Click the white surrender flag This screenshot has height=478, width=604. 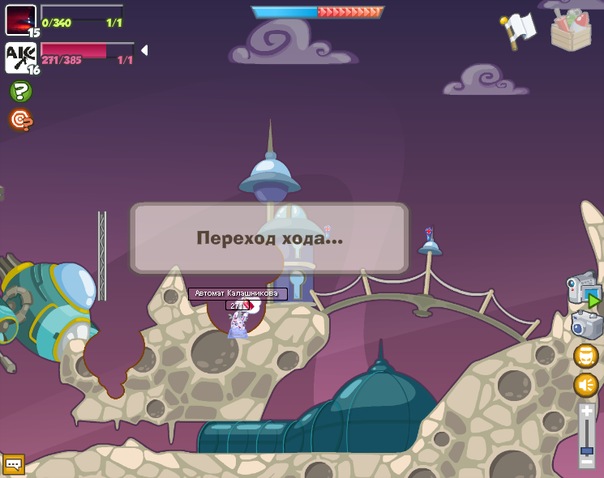coord(519,29)
